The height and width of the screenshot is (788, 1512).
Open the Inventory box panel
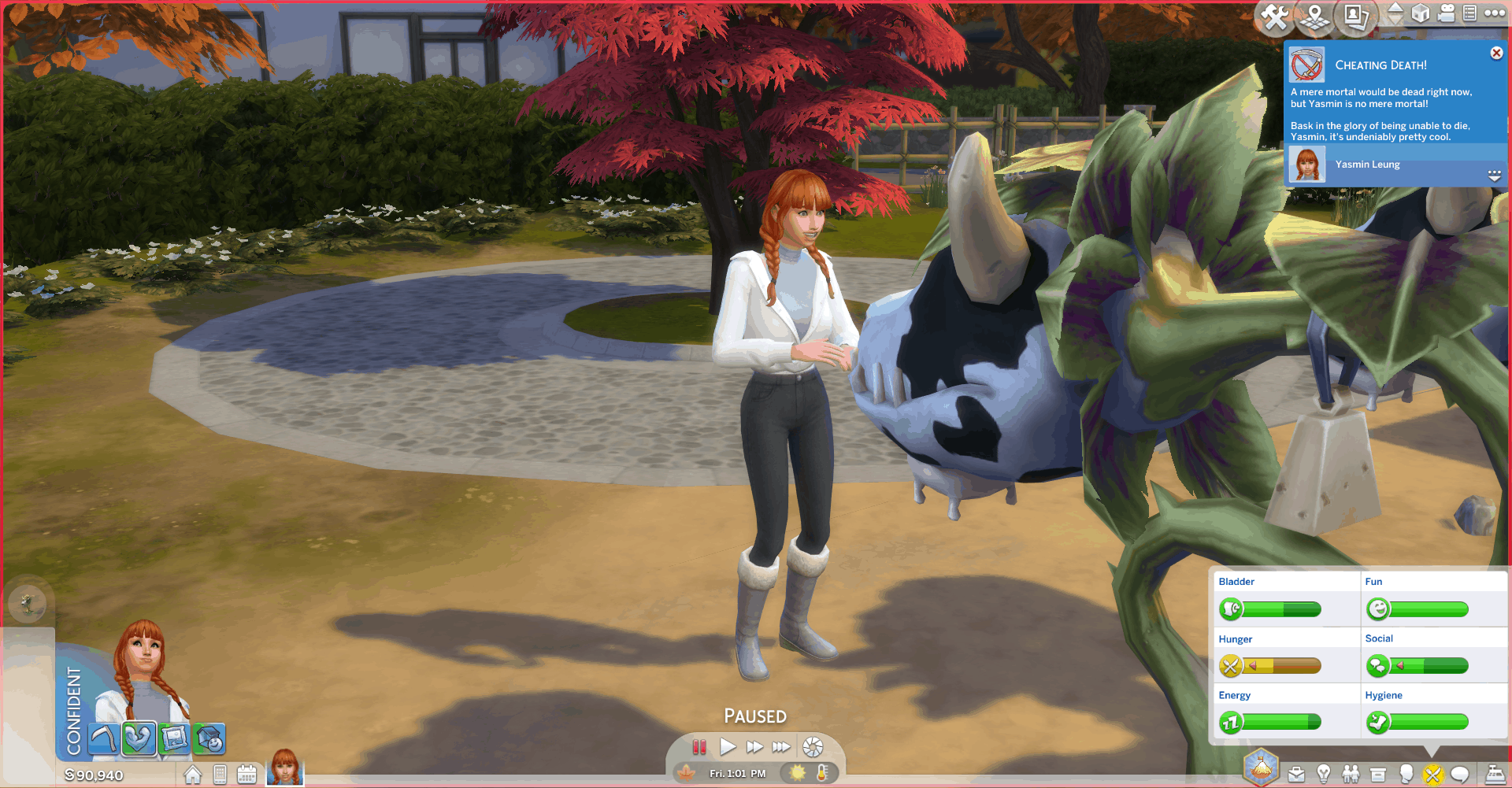1377,775
